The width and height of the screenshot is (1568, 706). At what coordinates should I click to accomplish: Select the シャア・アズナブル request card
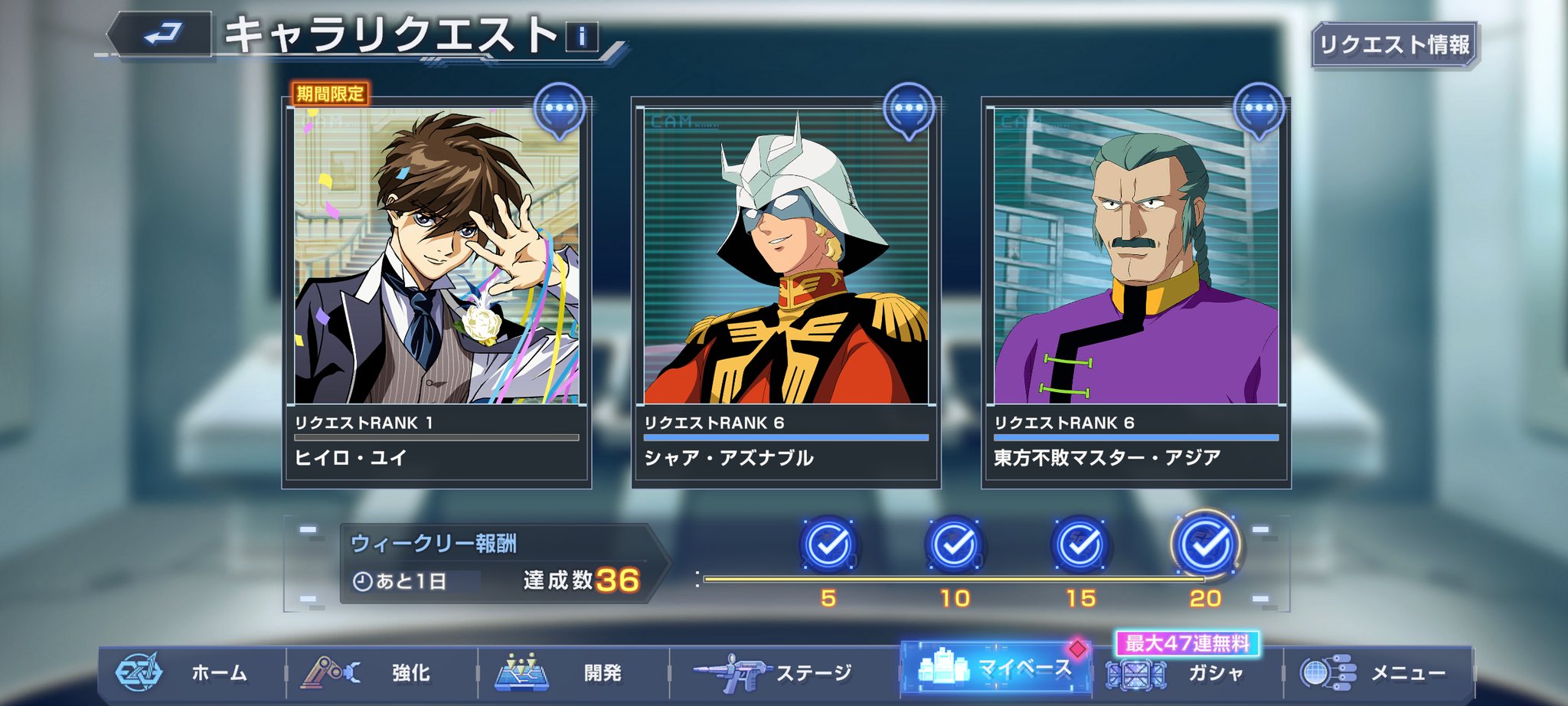click(x=786, y=291)
